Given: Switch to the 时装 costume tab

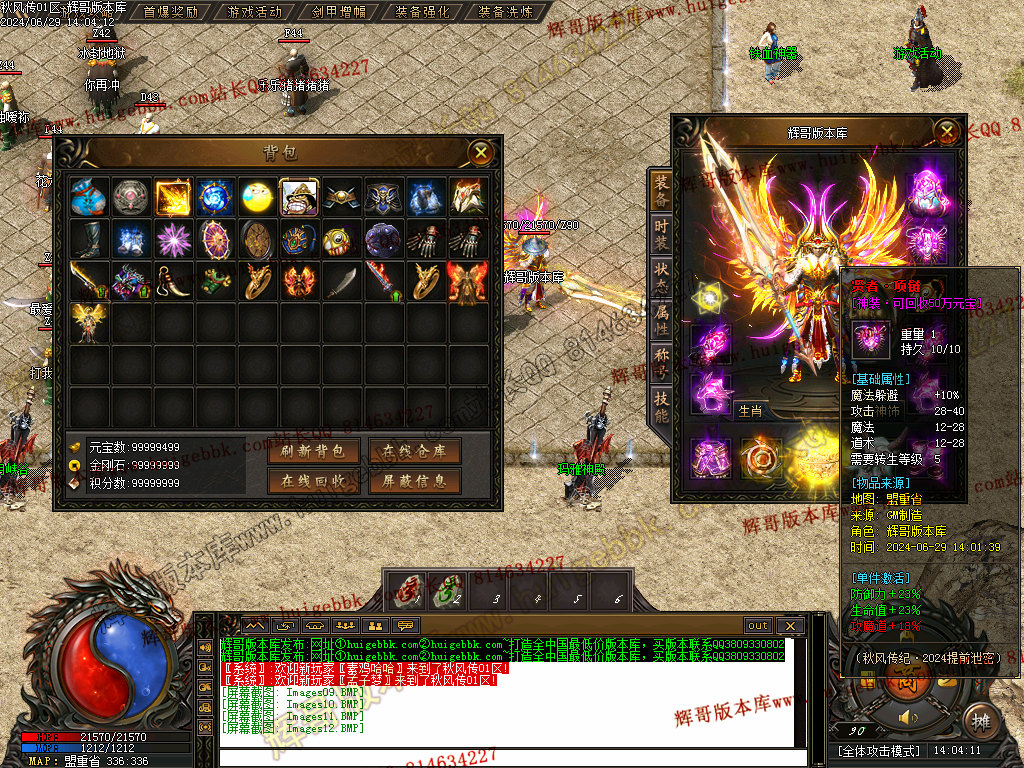Looking at the screenshot, I should pos(662,231).
